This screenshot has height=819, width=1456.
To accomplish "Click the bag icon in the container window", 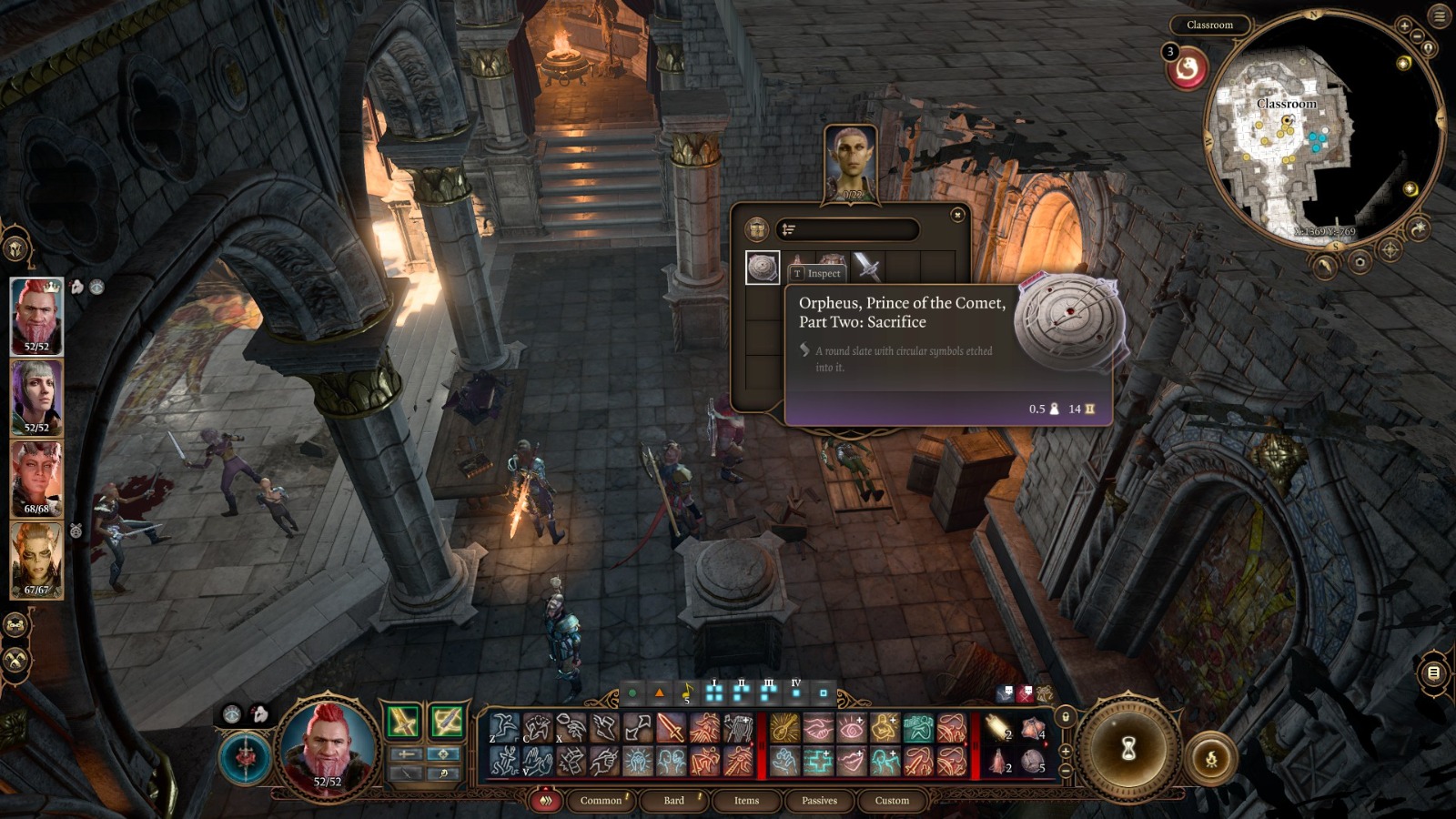I will click(x=756, y=229).
